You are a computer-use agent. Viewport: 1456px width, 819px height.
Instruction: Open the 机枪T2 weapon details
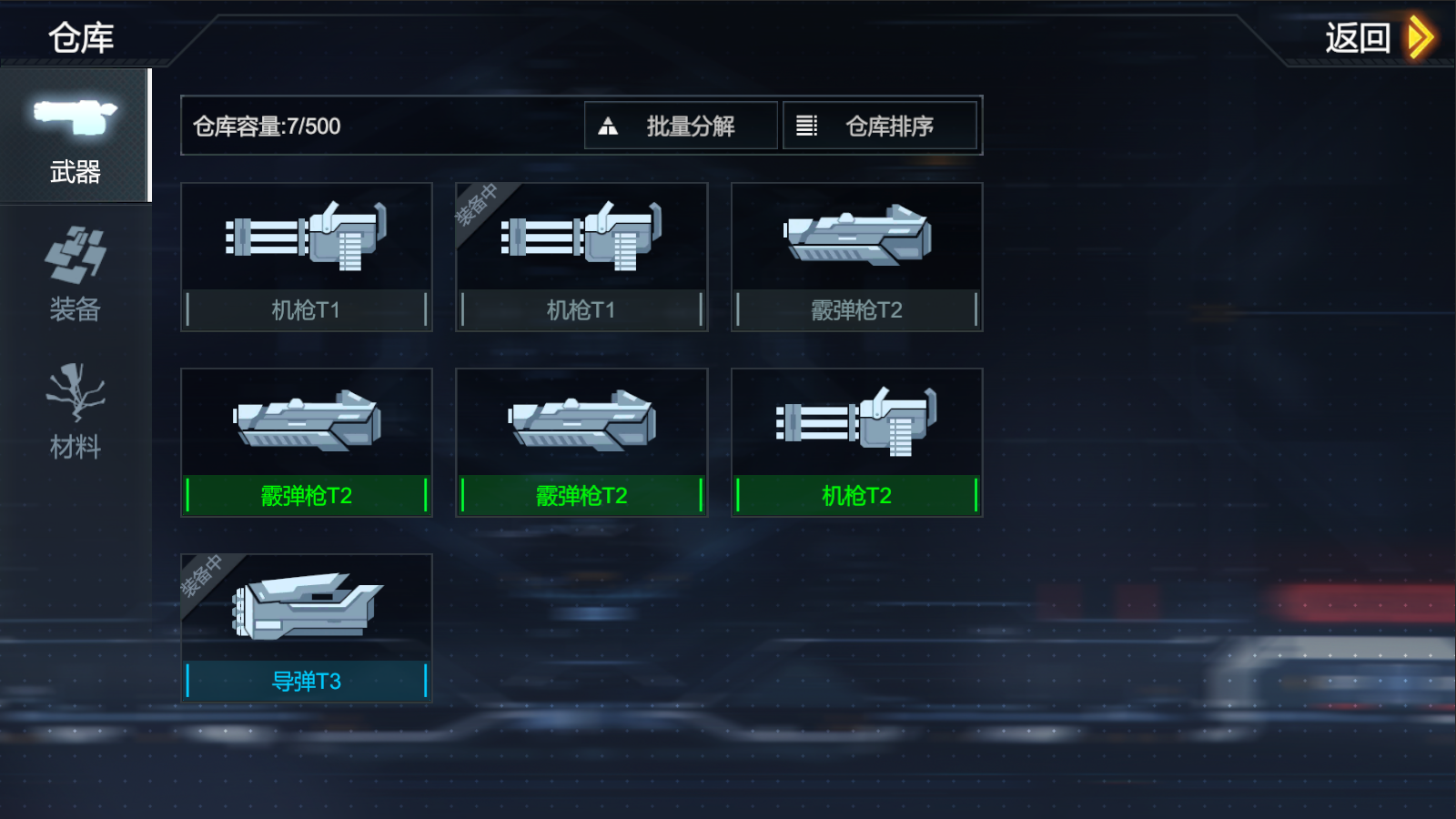[x=856, y=441]
